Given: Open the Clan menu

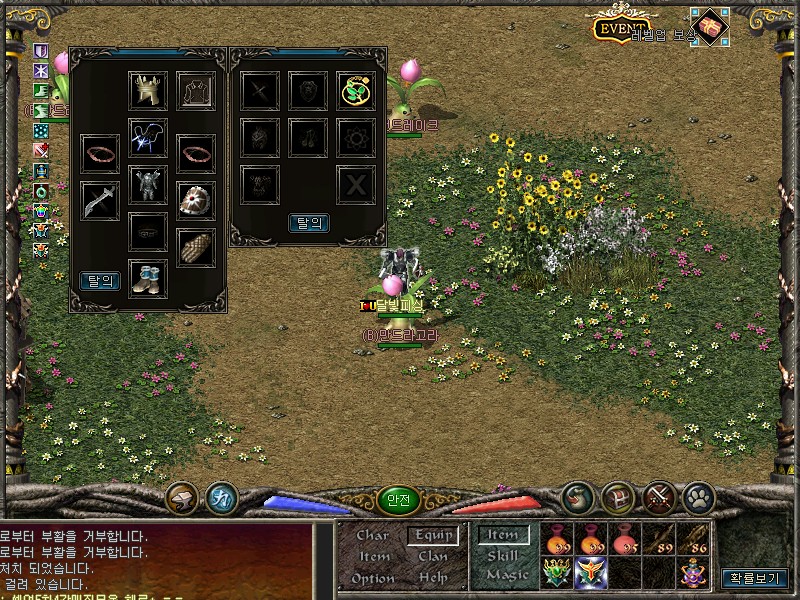Looking at the screenshot, I should 433,556.
